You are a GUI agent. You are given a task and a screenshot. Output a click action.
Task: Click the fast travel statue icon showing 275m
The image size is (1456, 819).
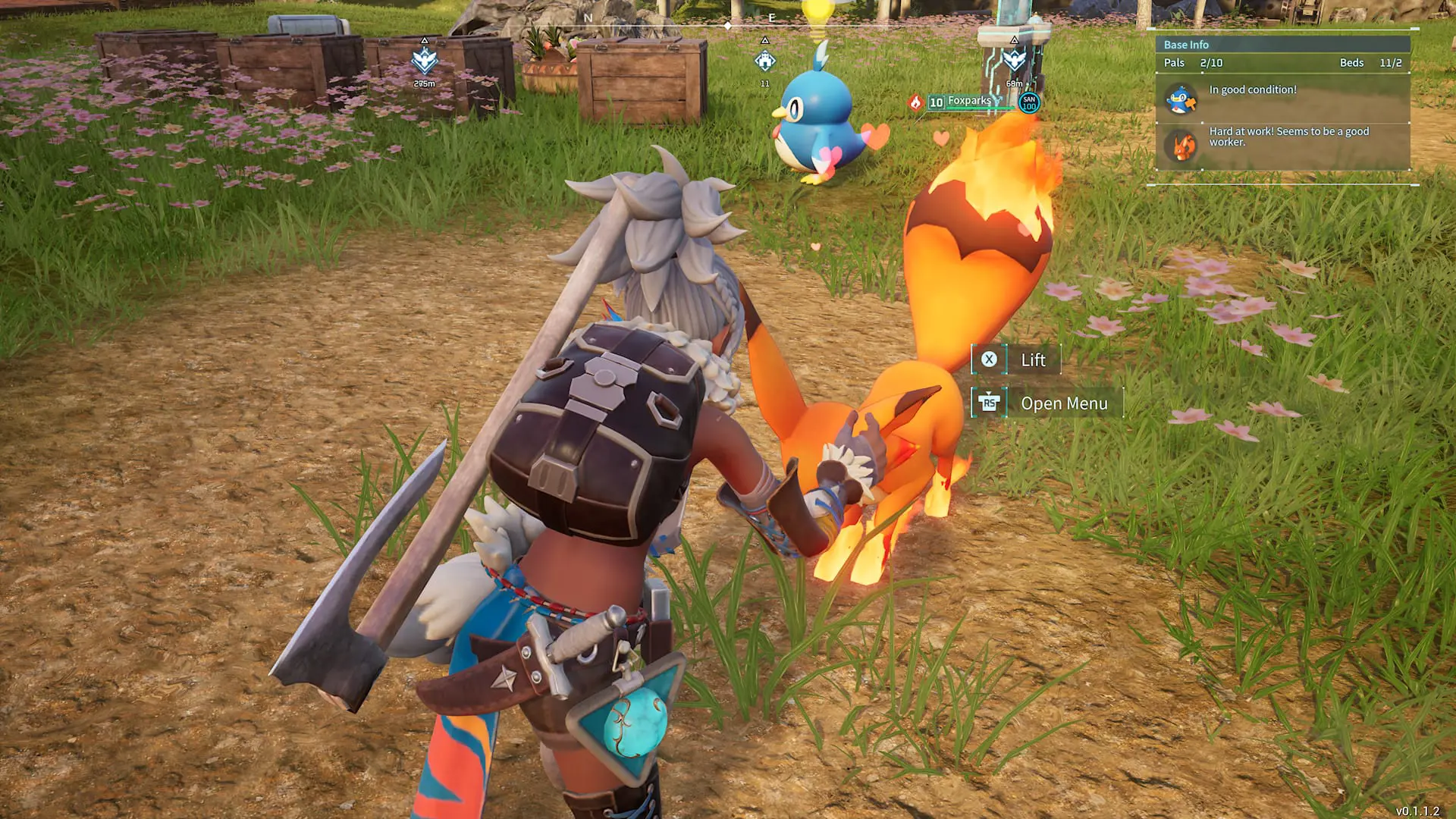click(425, 59)
